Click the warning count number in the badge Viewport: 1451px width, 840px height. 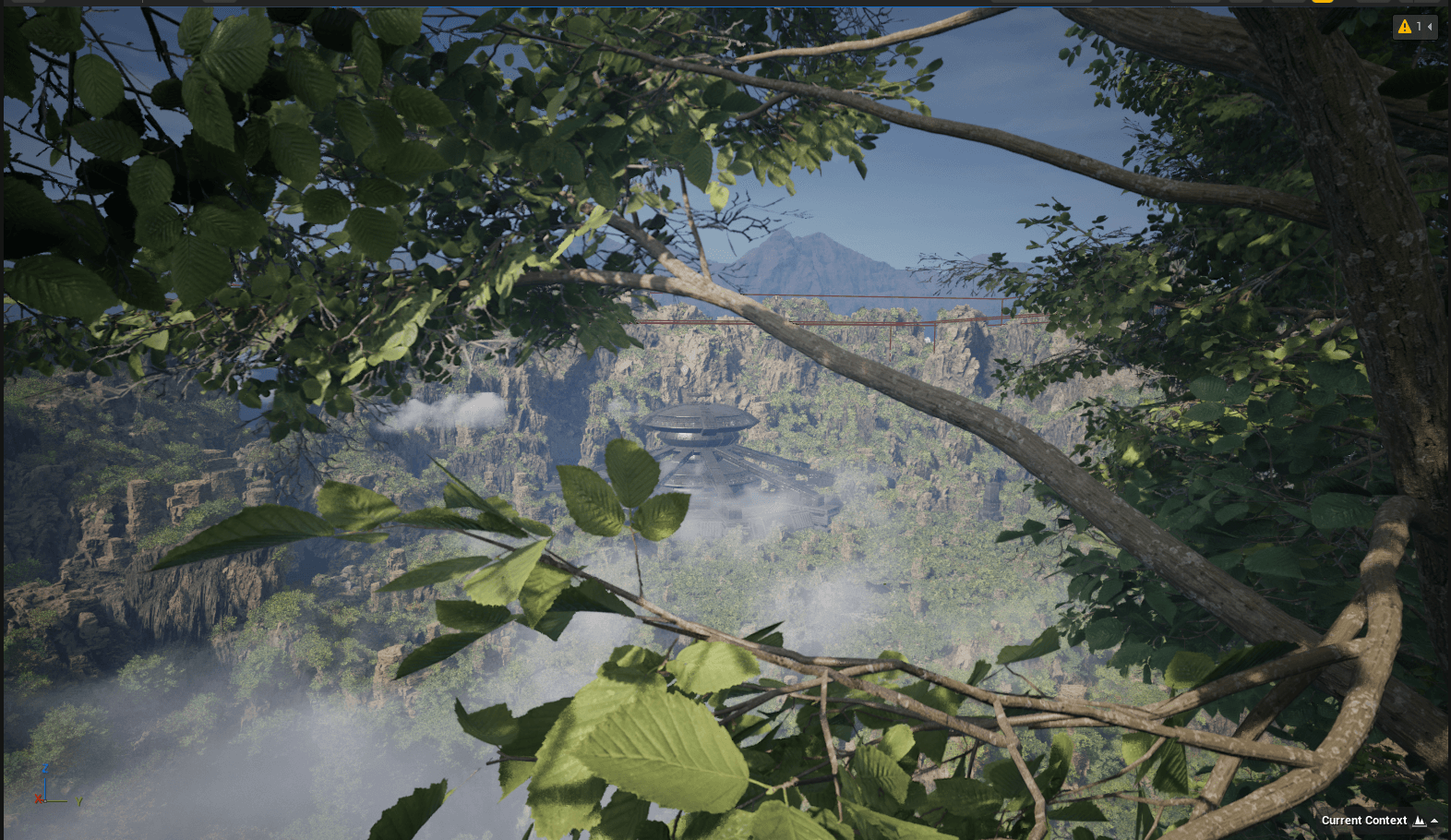1418,27
